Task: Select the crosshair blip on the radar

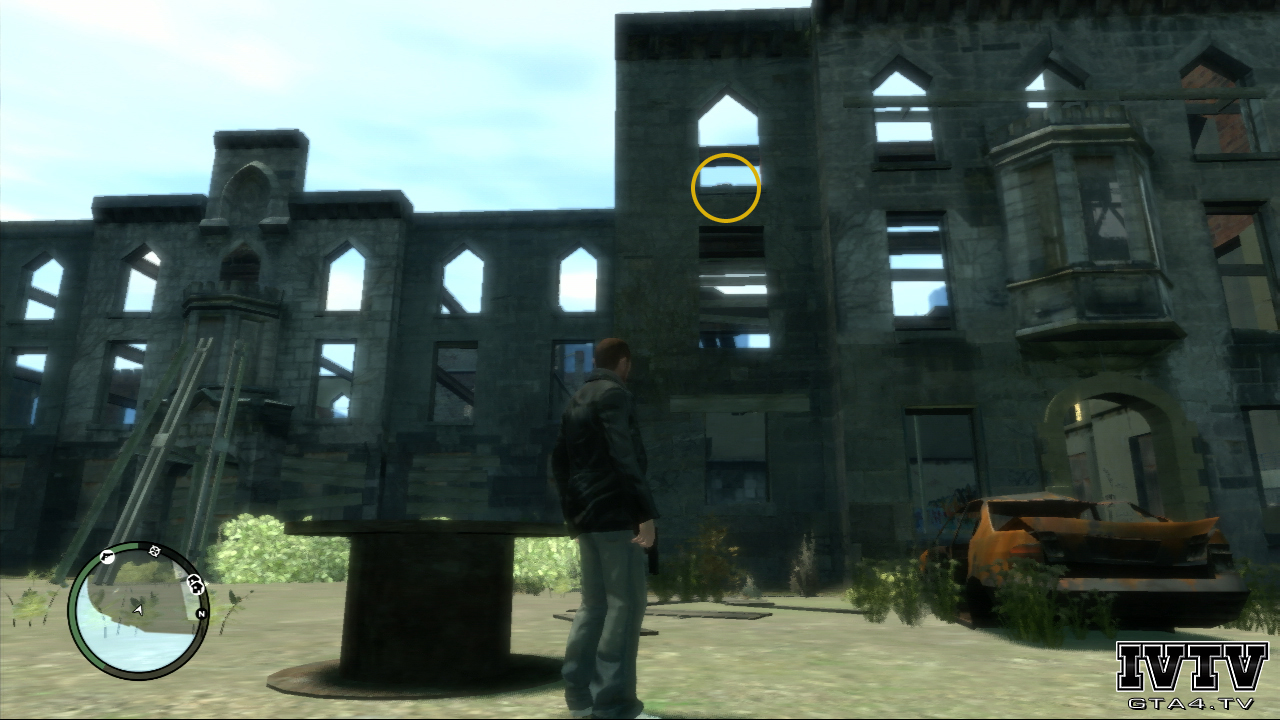Action: pos(155,551)
